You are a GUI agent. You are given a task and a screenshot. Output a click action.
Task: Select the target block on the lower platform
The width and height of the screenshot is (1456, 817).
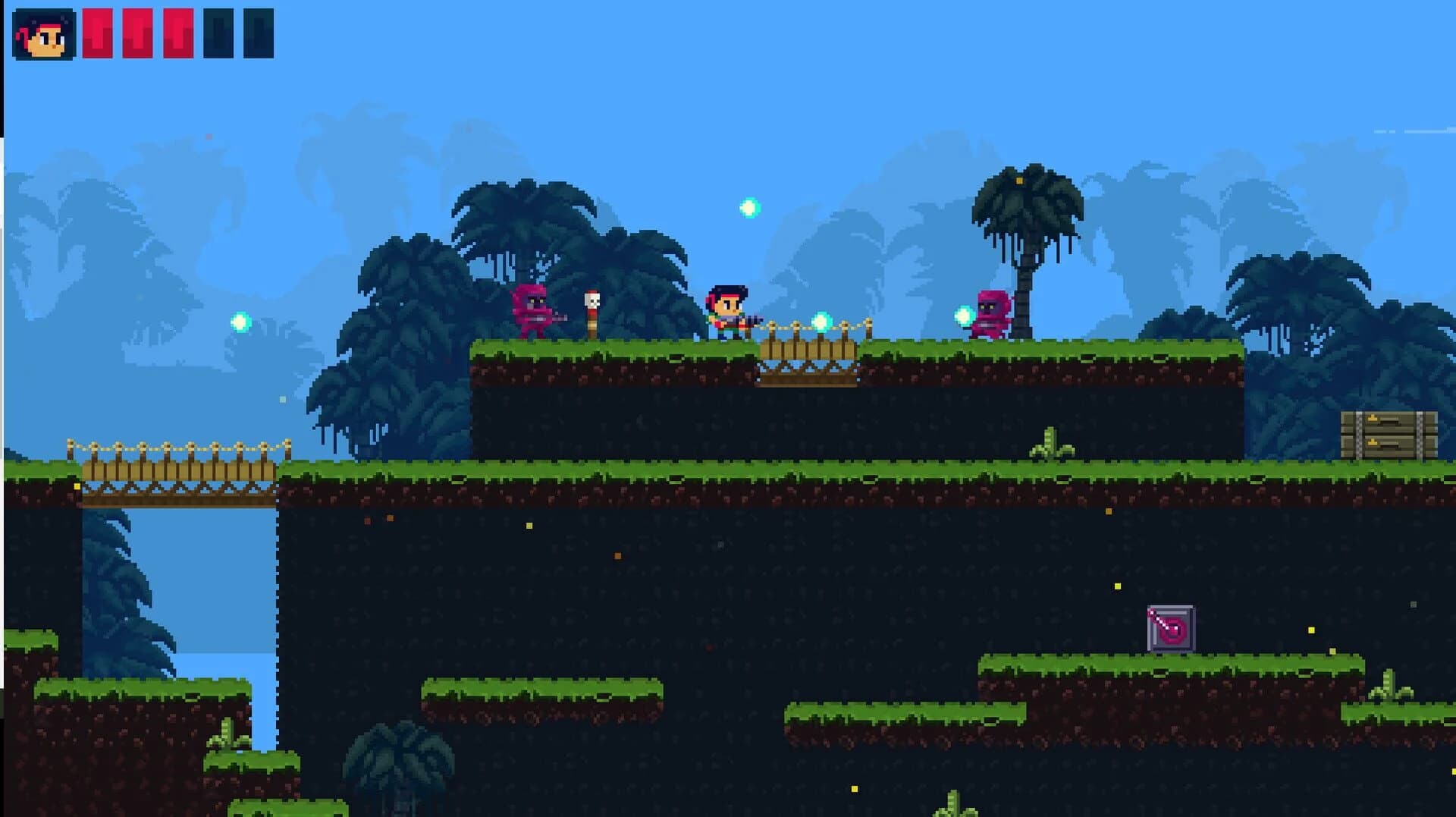click(x=1171, y=627)
